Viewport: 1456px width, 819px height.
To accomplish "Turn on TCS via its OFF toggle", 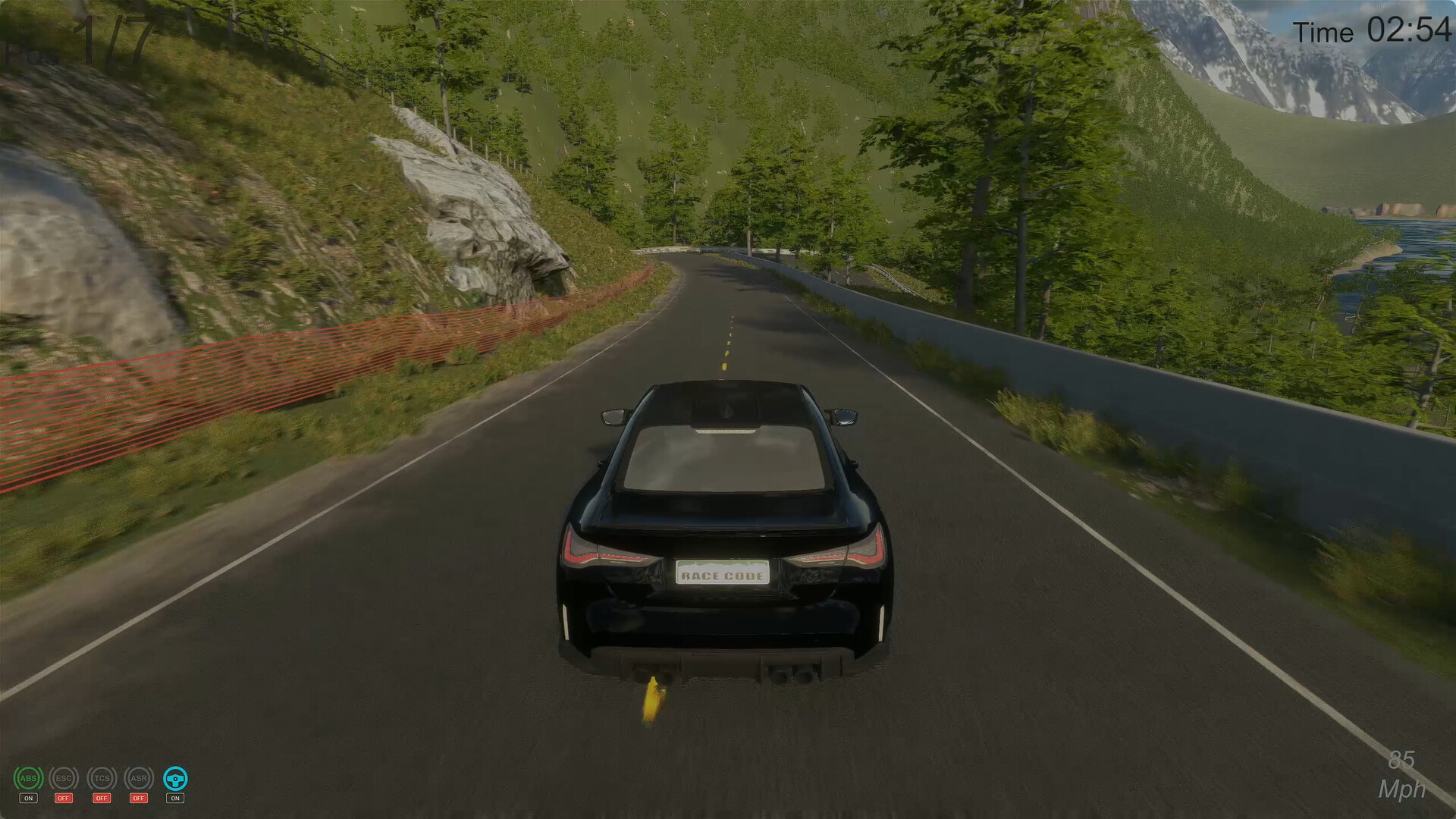I will [x=103, y=799].
